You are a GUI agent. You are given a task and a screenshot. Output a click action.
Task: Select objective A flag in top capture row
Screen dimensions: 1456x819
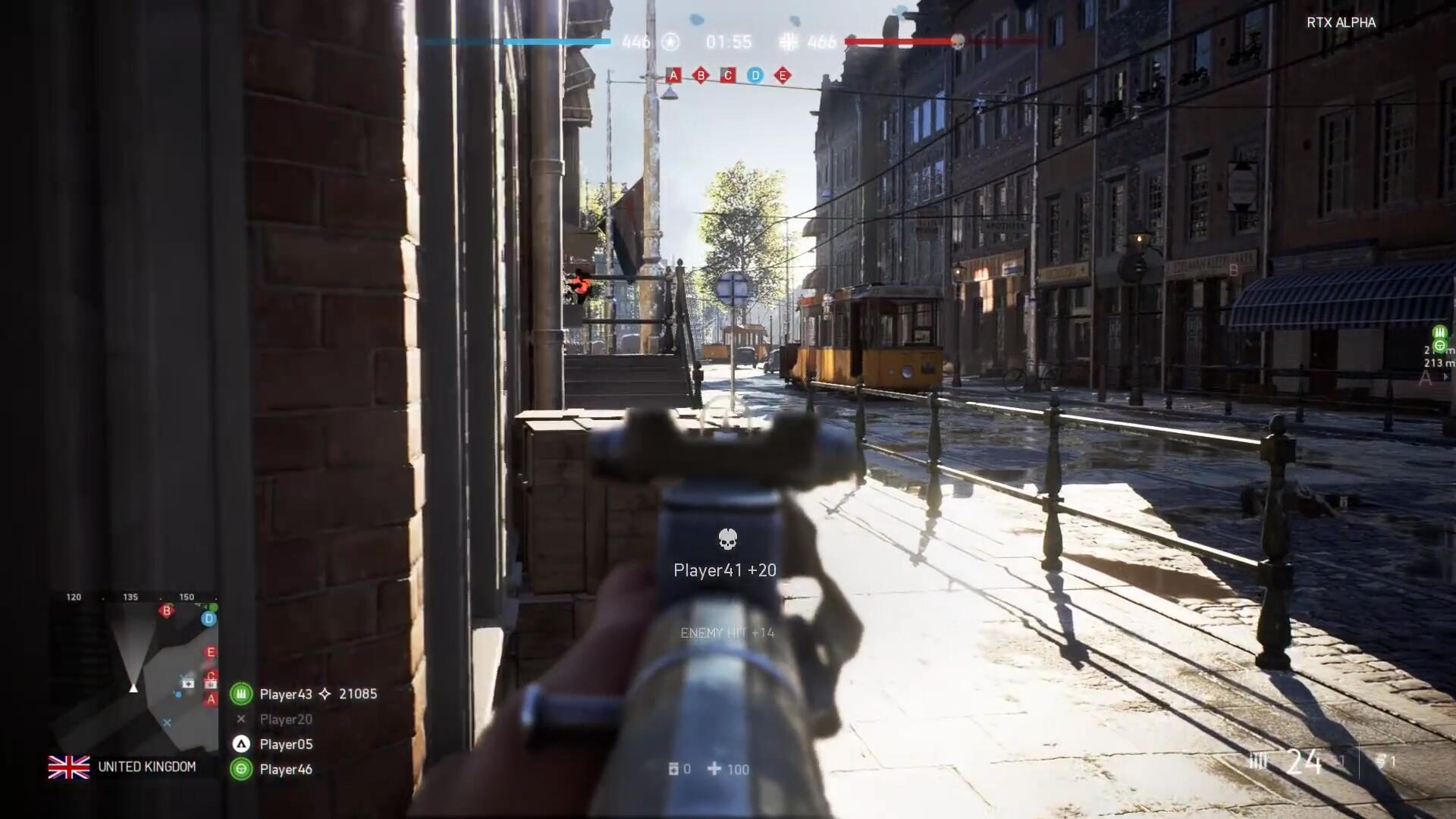(673, 75)
